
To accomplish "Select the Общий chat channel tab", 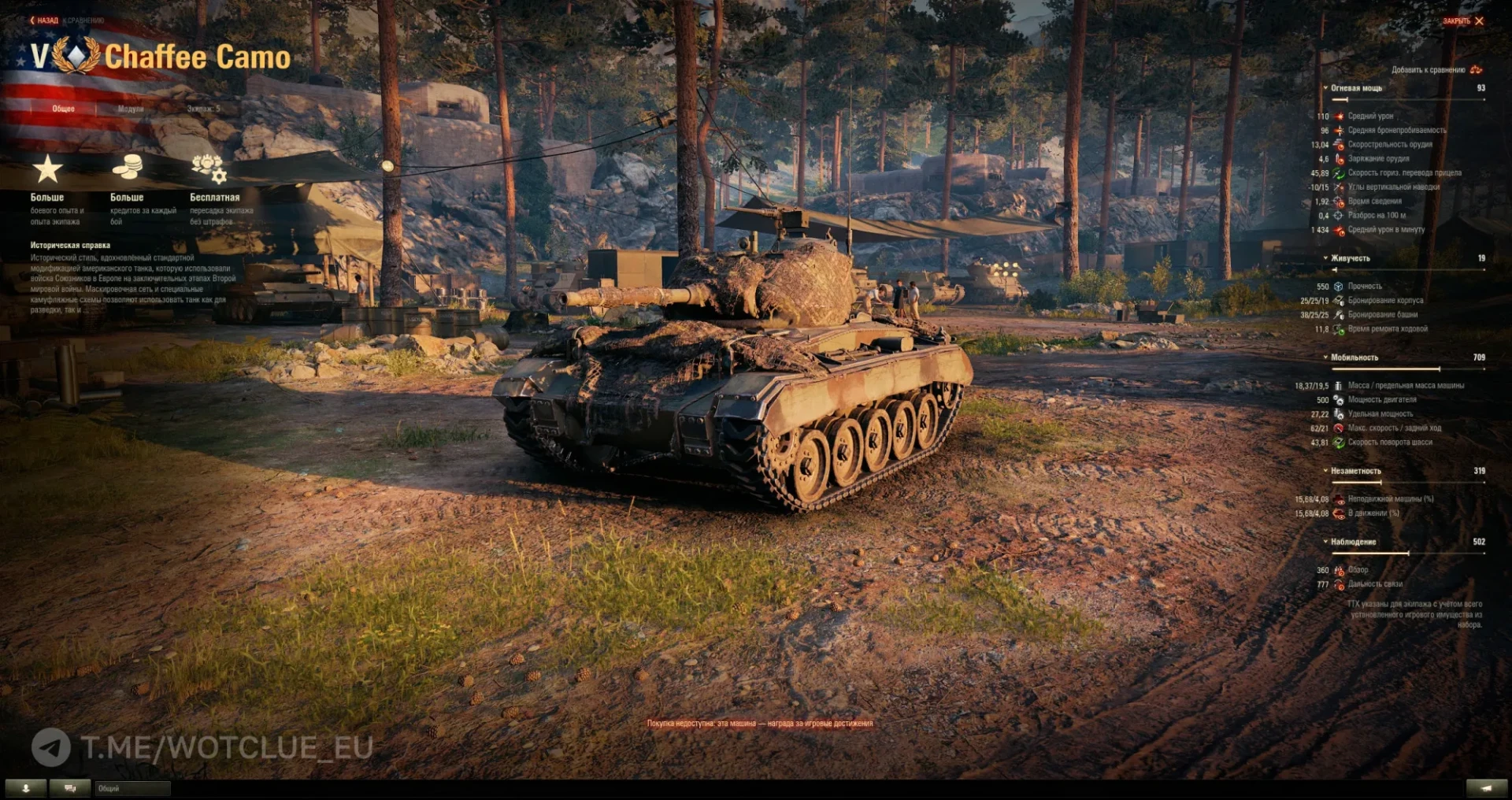I will 132,788.
